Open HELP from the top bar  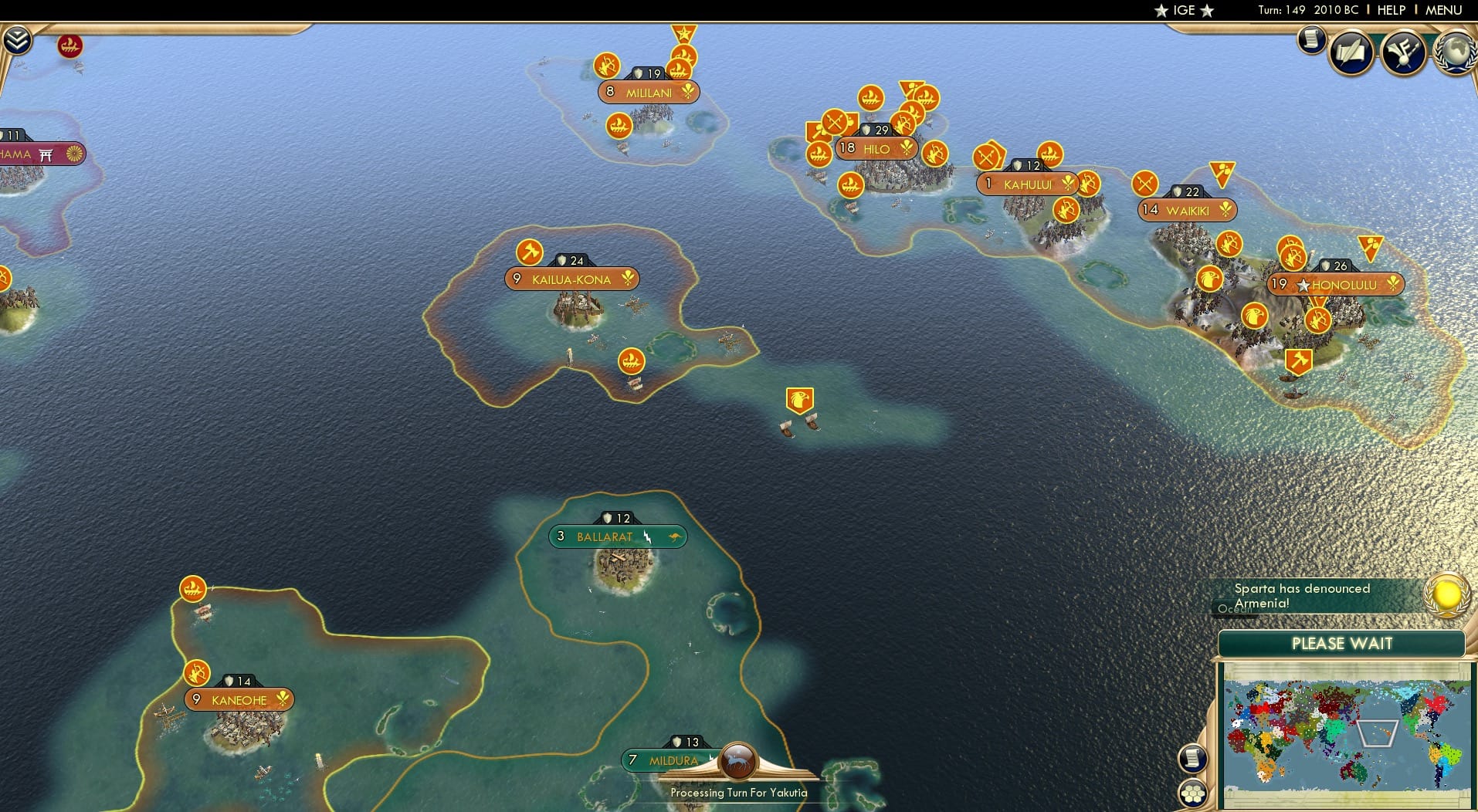[x=1391, y=10]
